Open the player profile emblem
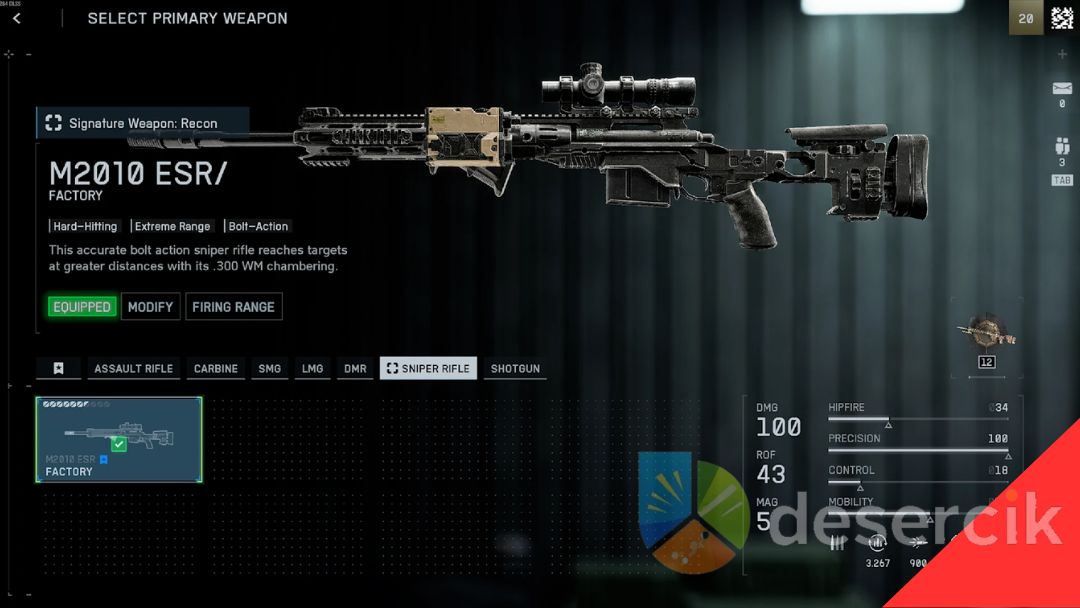This screenshot has height=608, width=1080. point(1061,18)
